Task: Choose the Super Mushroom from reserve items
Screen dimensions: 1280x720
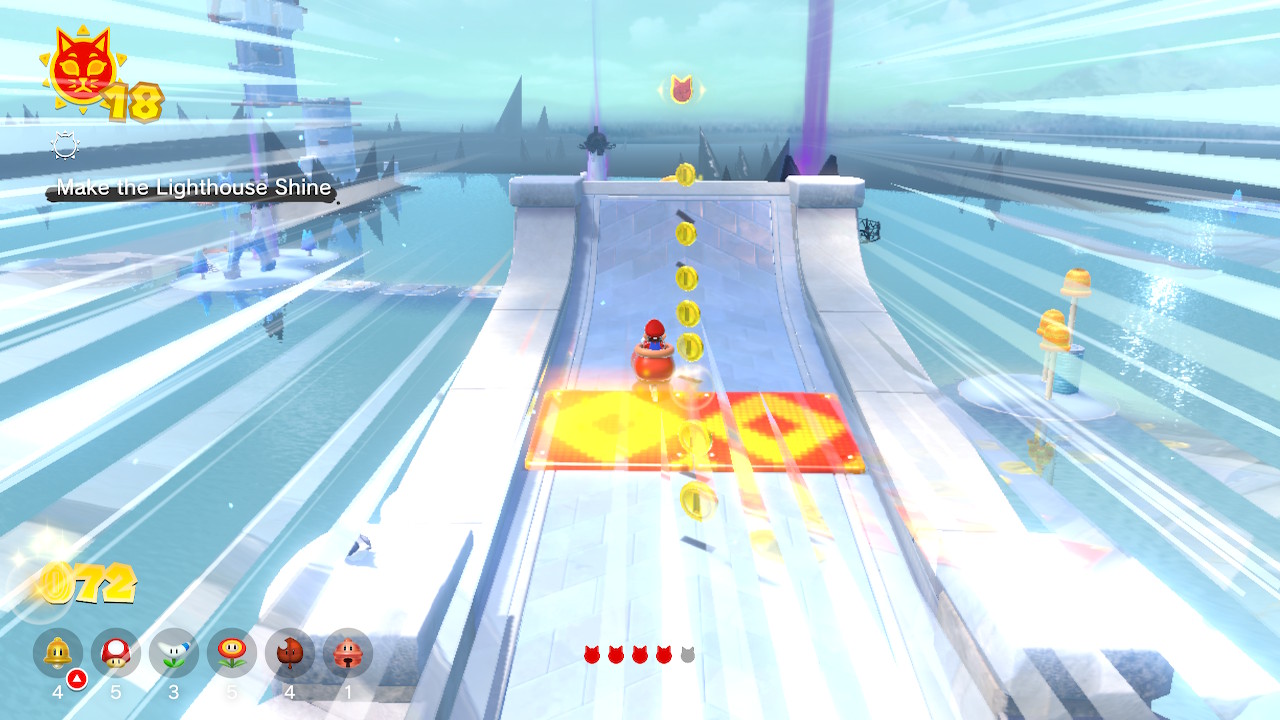Action: (x=116, y=654)
